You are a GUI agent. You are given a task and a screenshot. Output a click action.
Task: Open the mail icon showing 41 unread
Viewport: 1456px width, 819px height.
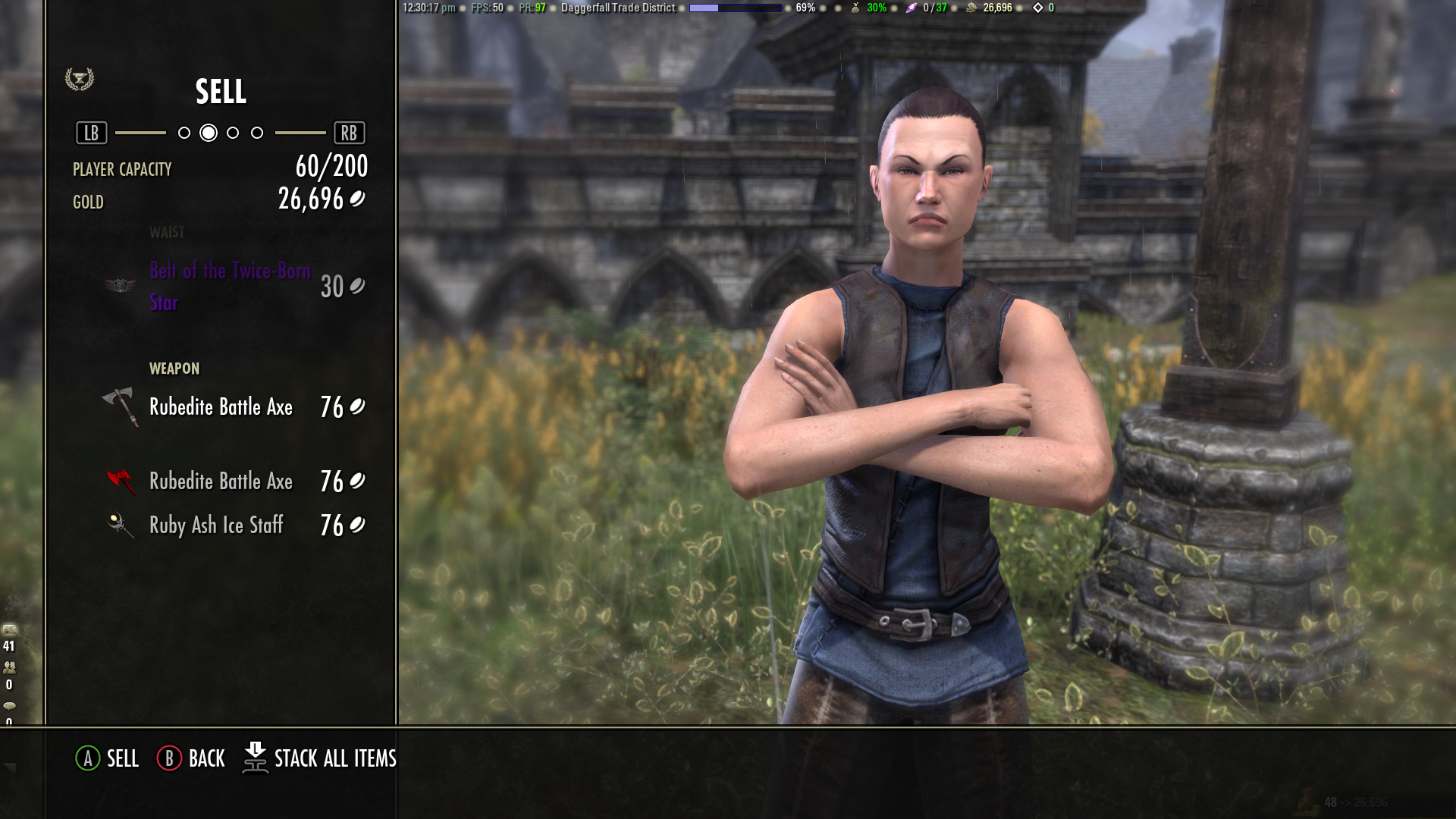[x=9, y=628]
